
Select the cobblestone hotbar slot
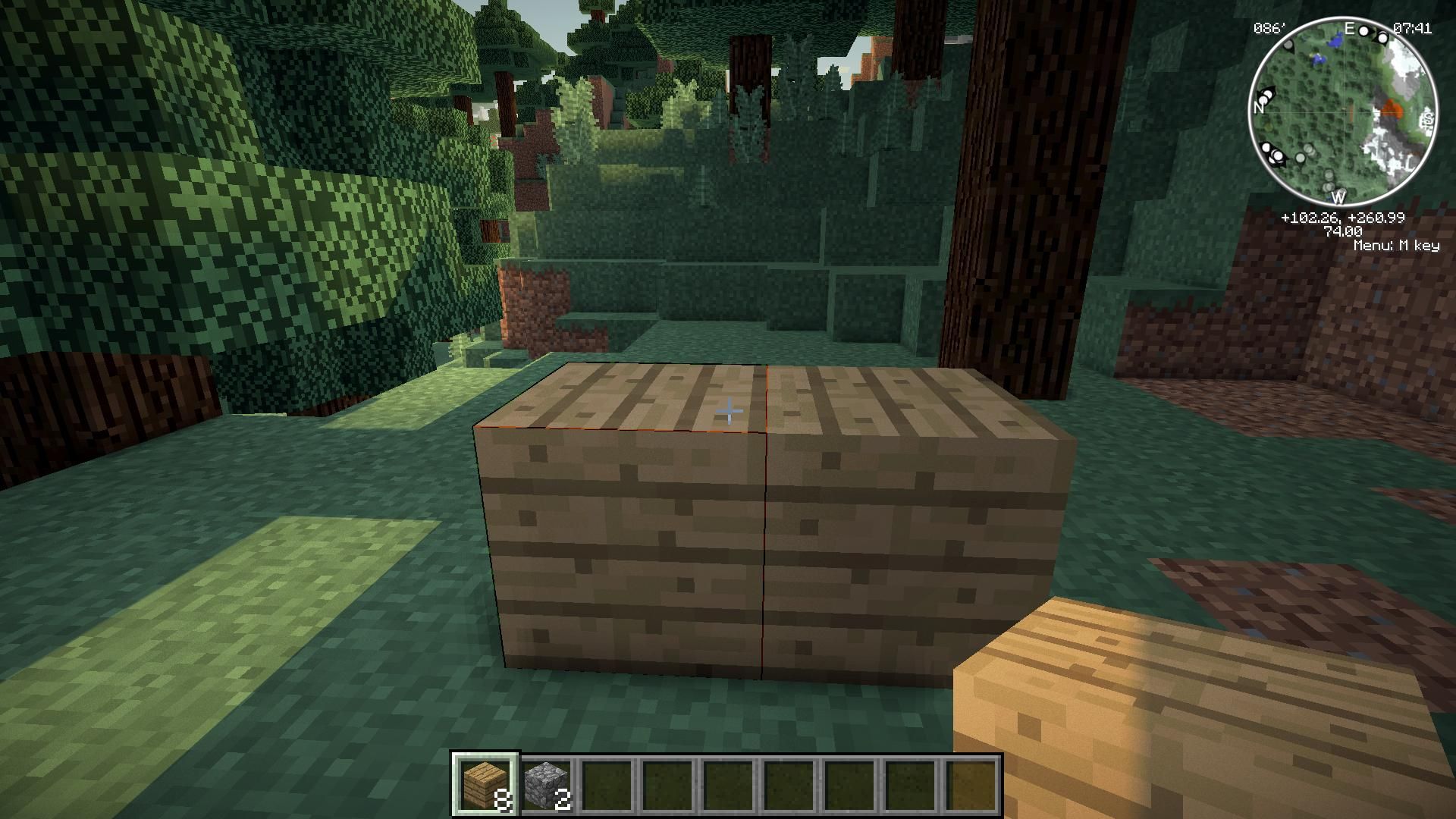[x=546, y=784]
